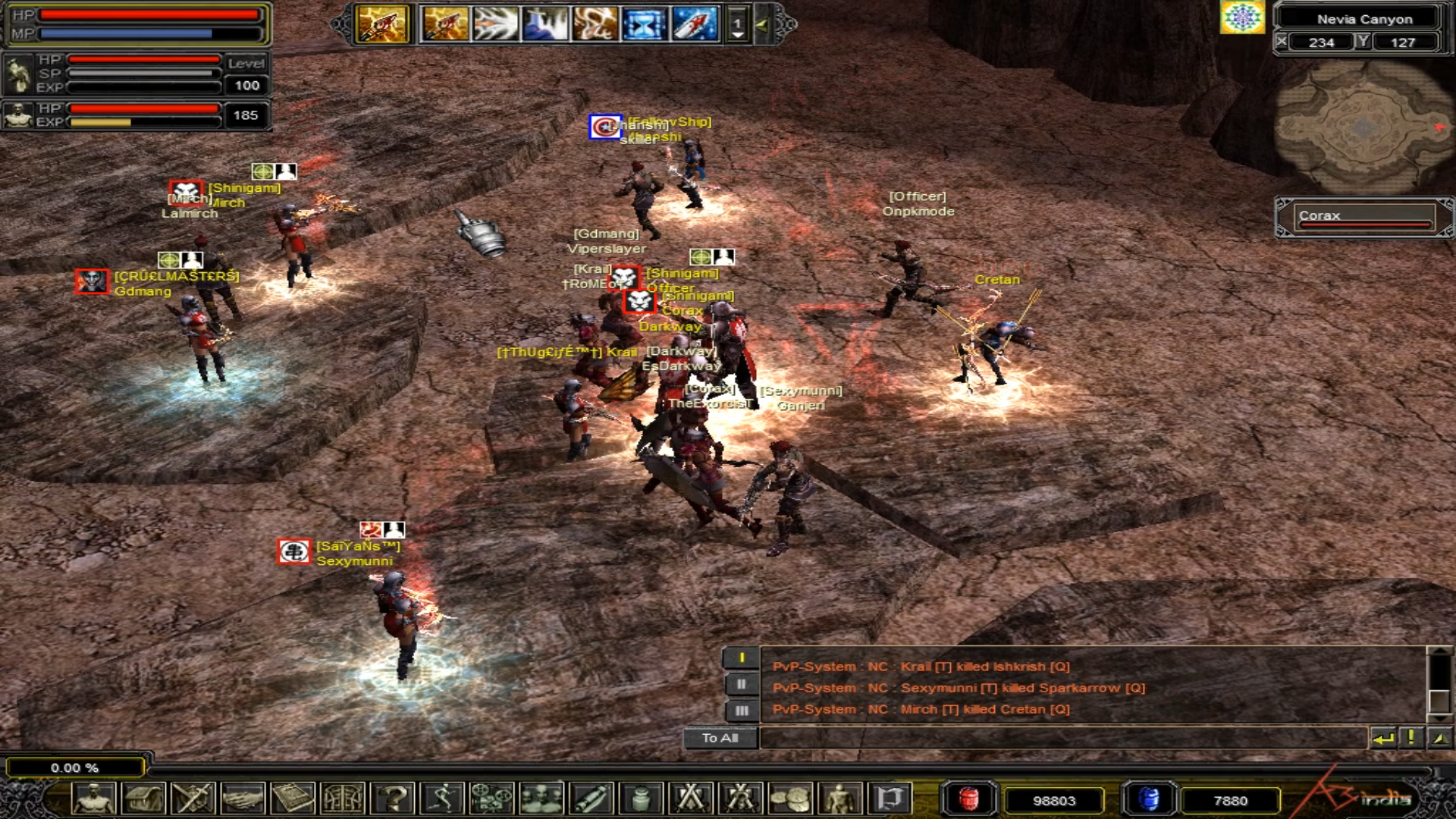Trigger the blue rocket skill
This screenshot has width=1456, height=819.
pos(694,24)
